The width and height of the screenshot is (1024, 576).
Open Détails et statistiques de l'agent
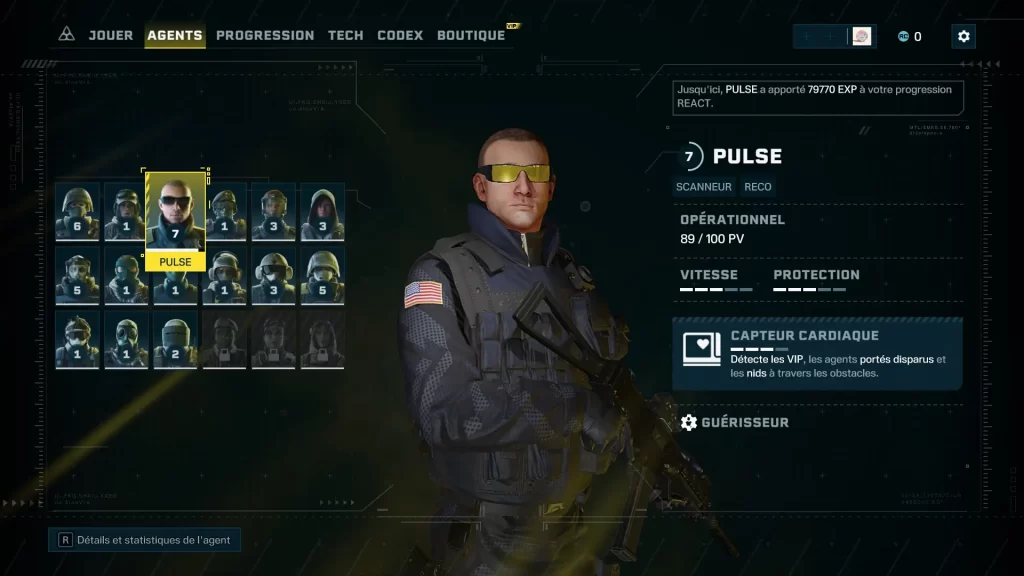click(145, 540)
